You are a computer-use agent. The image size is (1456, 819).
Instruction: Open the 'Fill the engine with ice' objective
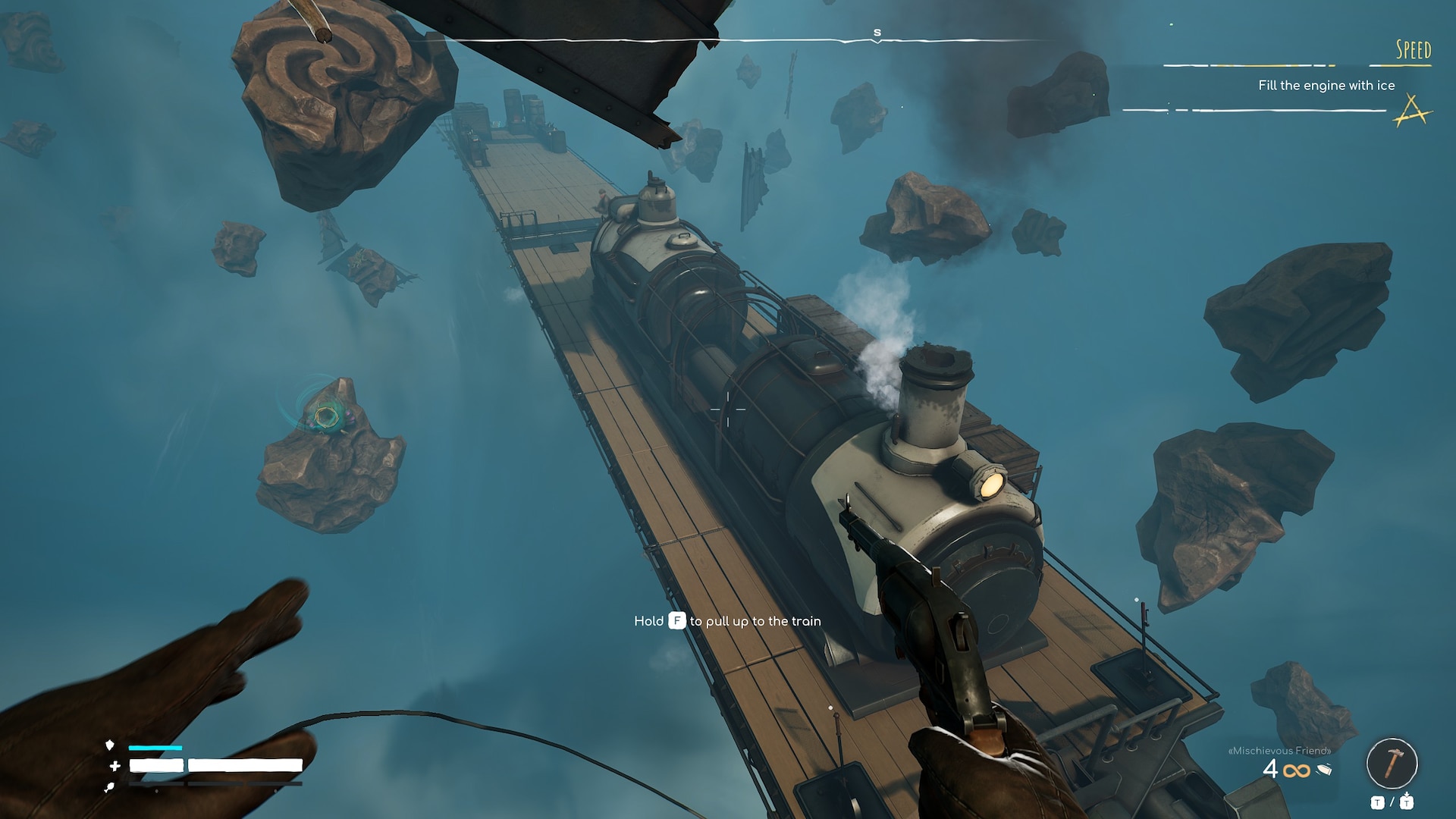pyautogui.click(x=1326, y=86)
